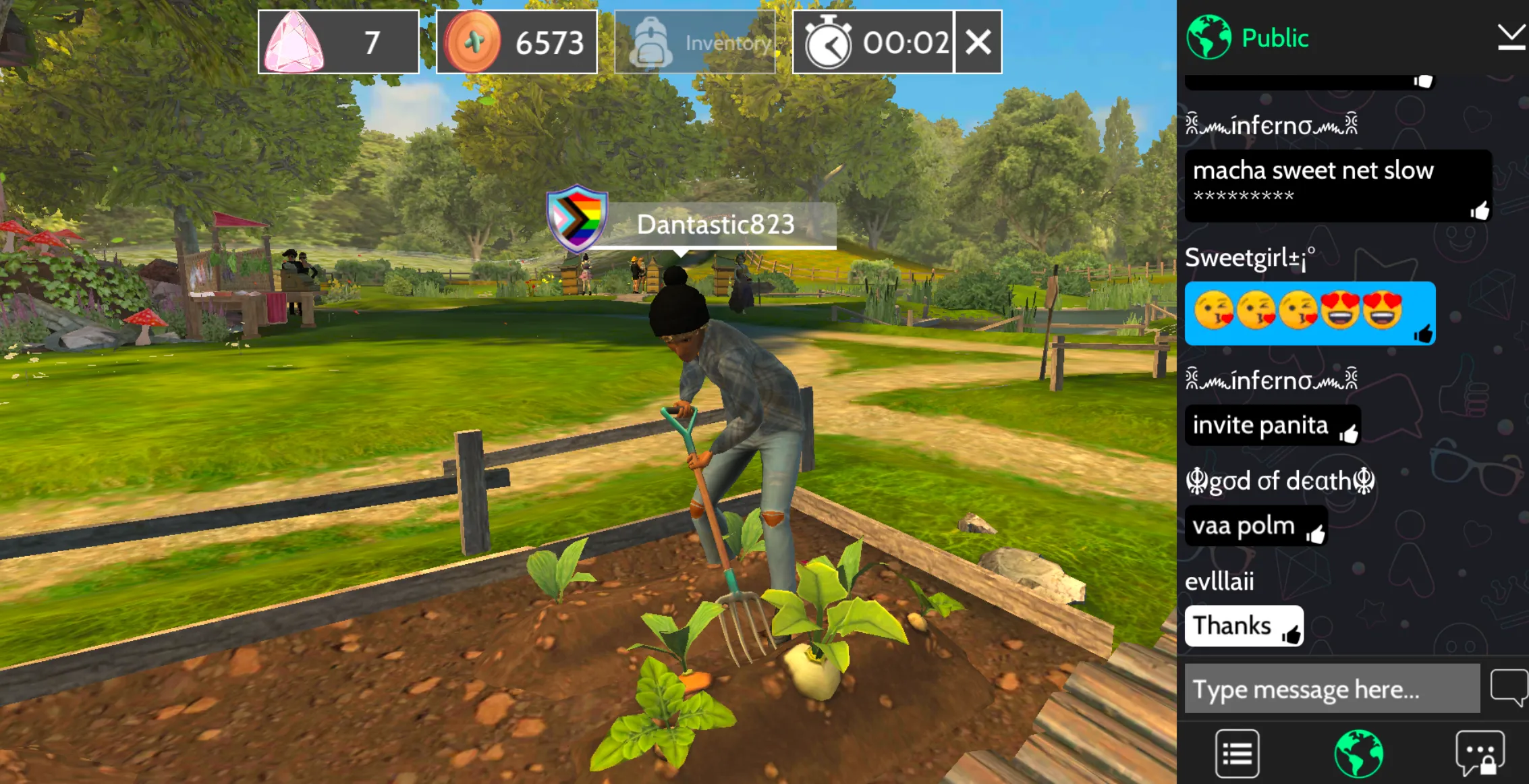Like the 'invite panita' message
Viewport: 1529px width, 784px height.
[1348, 434]
